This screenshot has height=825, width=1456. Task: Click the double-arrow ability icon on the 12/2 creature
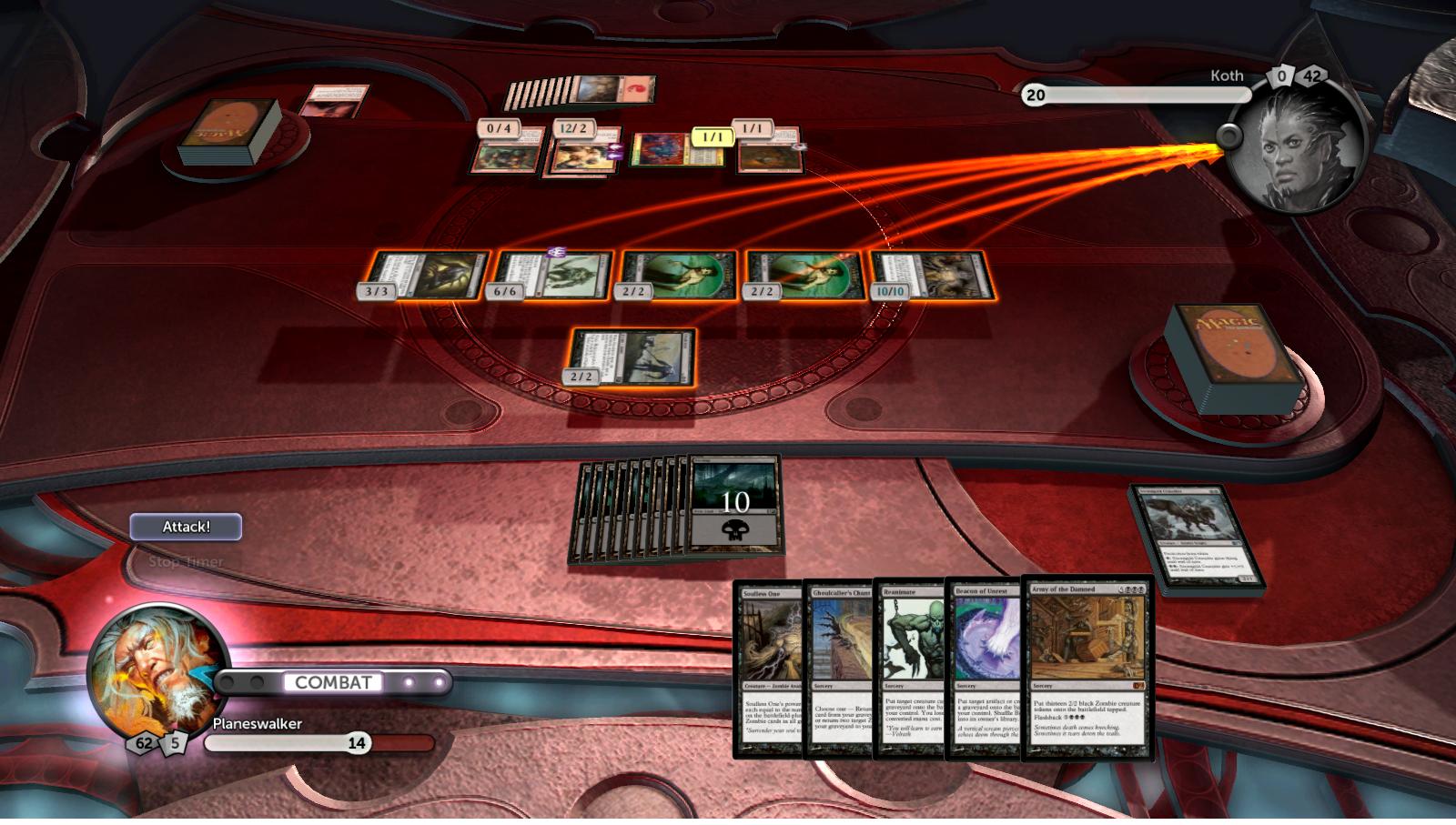[x=615, y=153]
